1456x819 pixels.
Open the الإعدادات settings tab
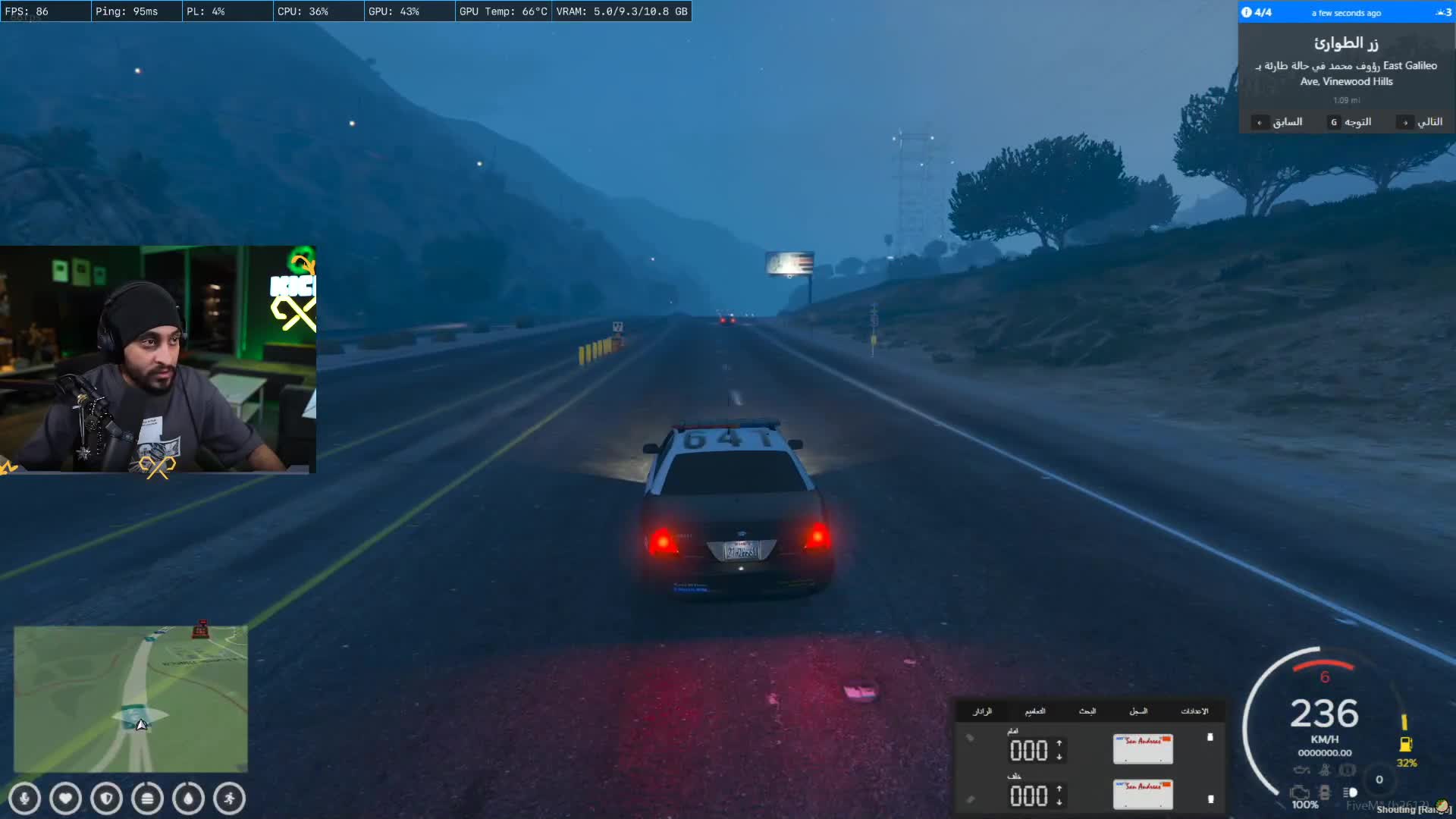tap(1194, 711)
